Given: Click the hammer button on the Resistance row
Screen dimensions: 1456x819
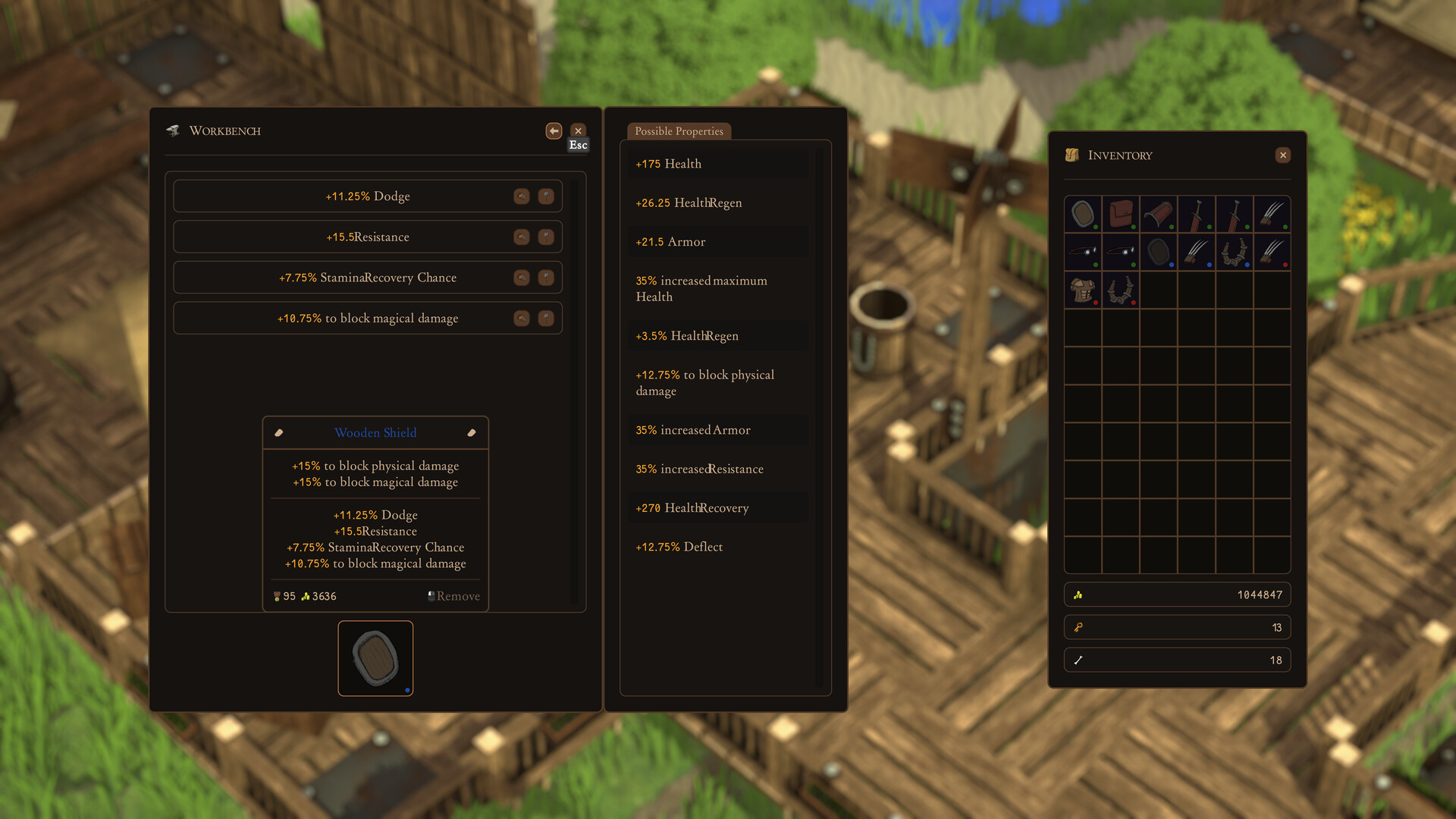Looking at the screenshot, I should (546, 237).
